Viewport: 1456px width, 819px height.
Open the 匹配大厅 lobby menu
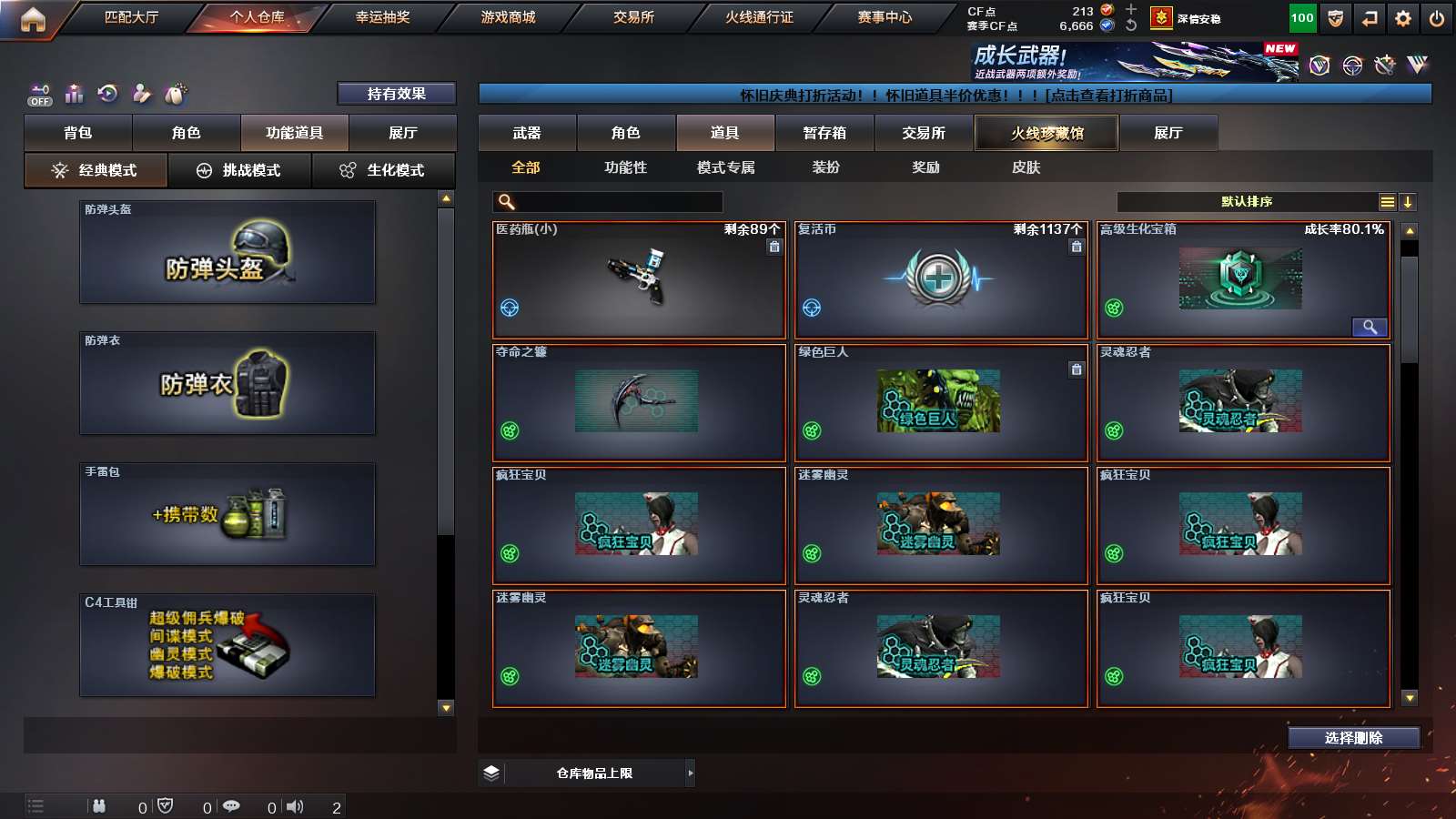tap(131, 17)
